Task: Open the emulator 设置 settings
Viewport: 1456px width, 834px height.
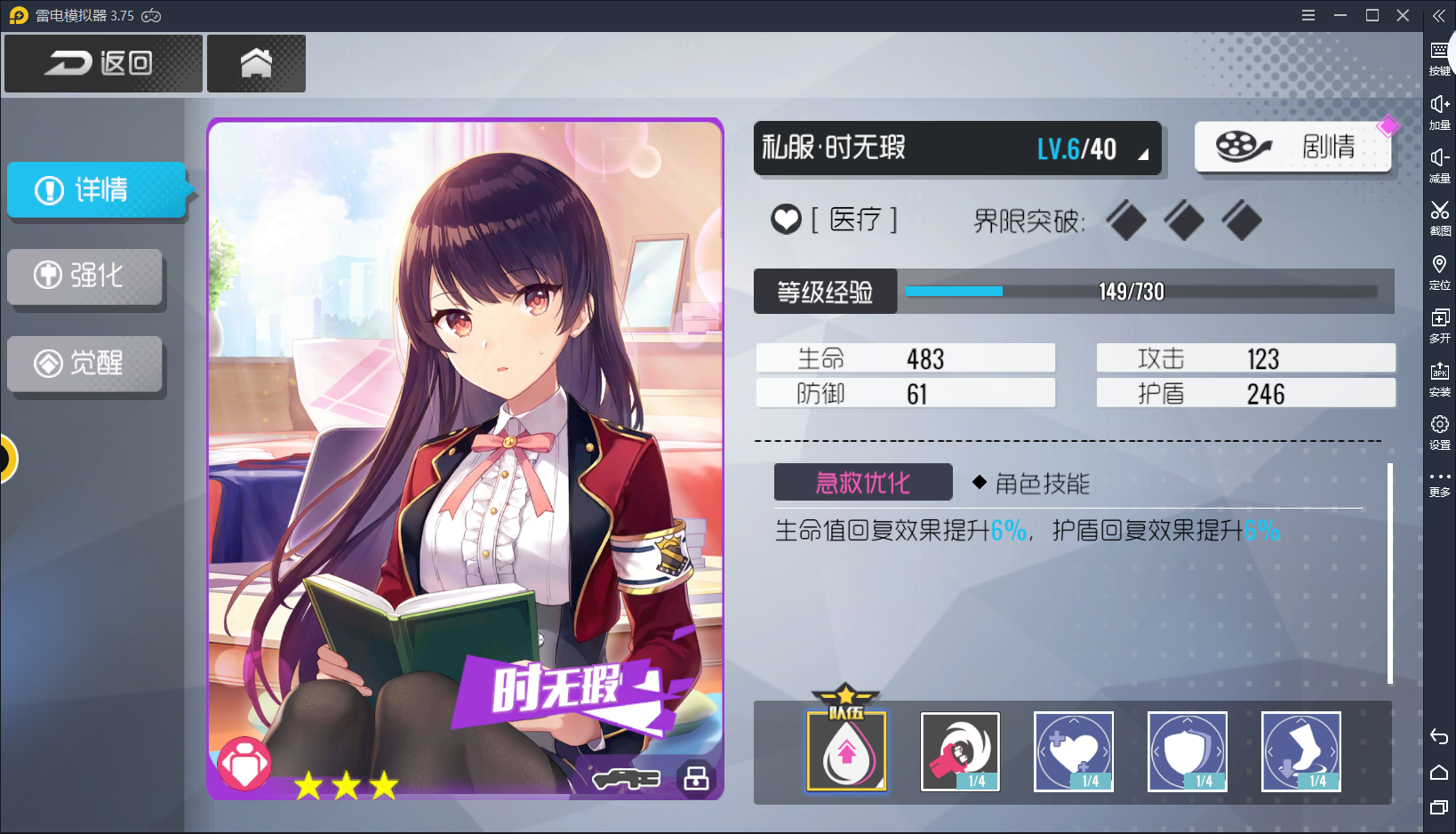Action: tap(1440, 430)
